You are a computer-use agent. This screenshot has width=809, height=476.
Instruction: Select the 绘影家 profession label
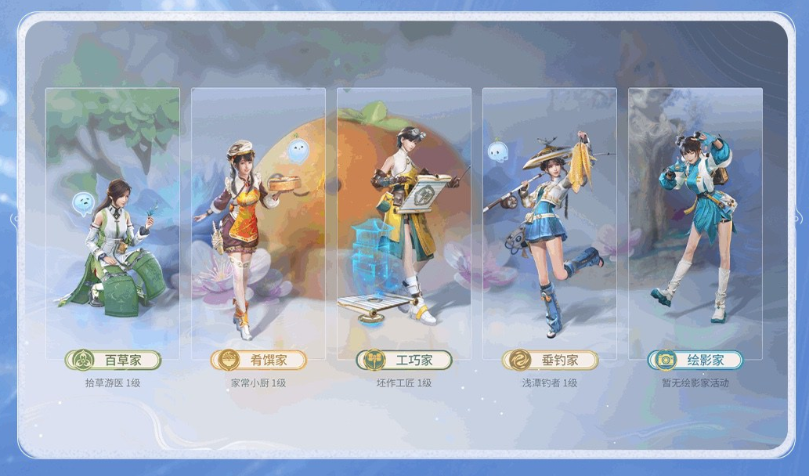point(695,360)
